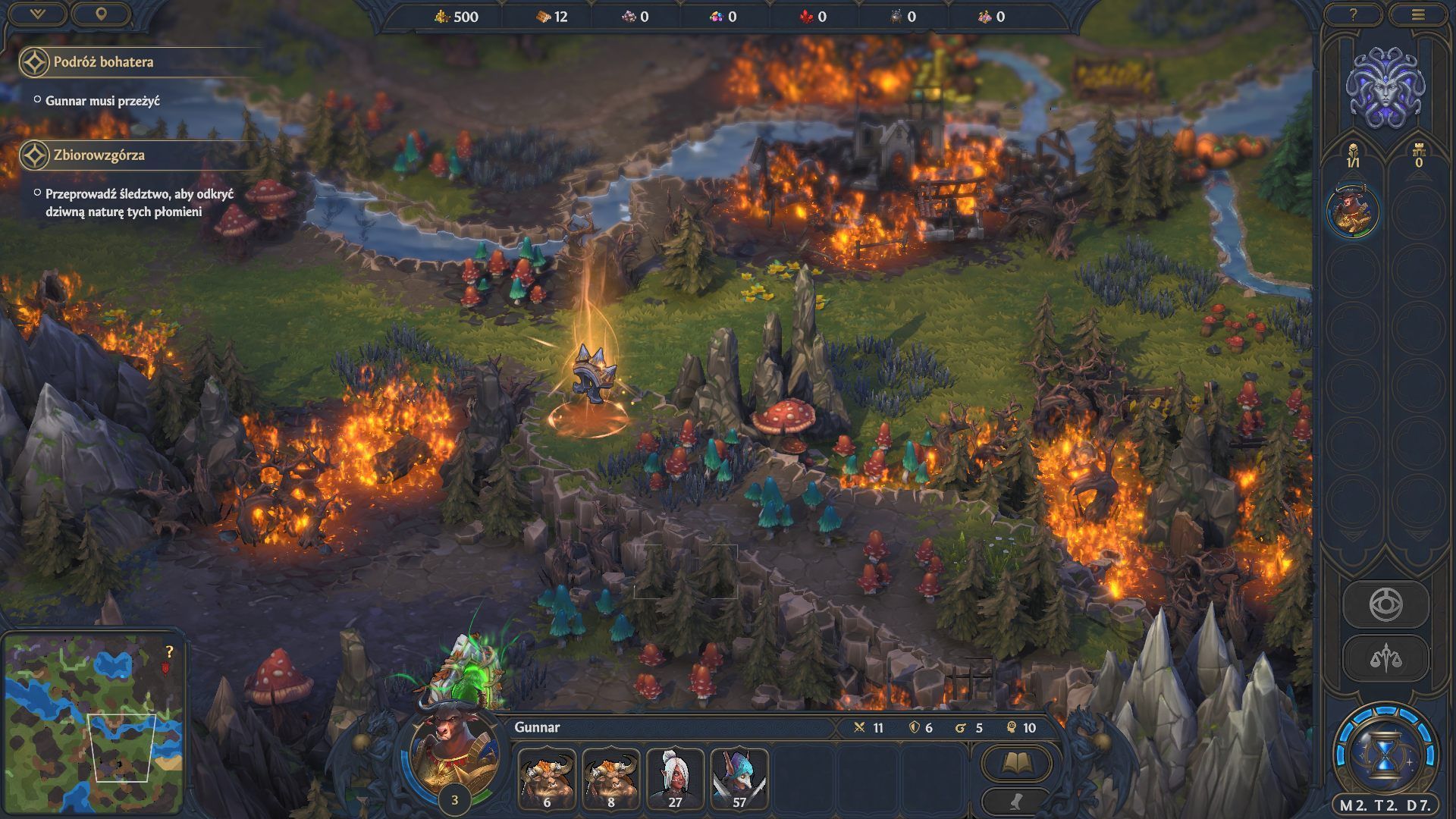
Task: Click the map pin location button
Action: click(101, 14)
